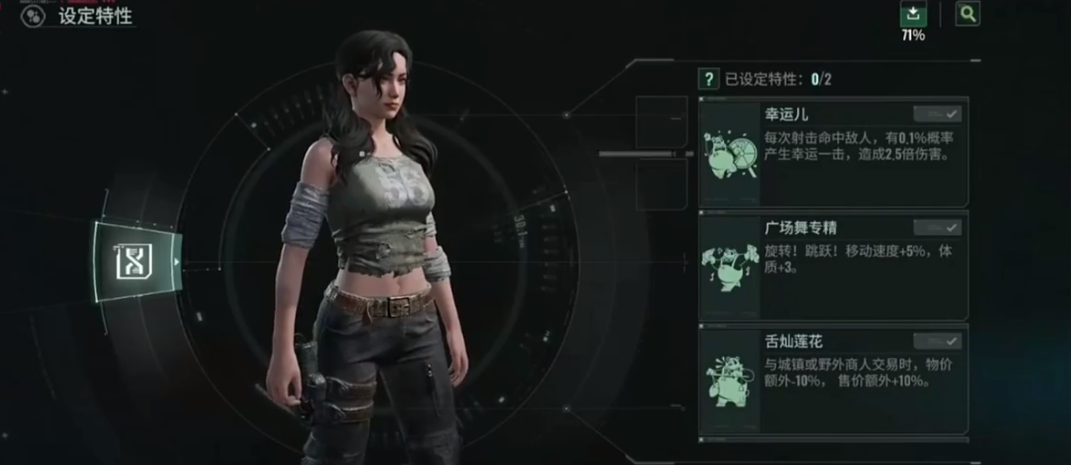Select the 幸运儿 trait checkbox
Viewport: 1071px width, 465px height.
point(937,114)
